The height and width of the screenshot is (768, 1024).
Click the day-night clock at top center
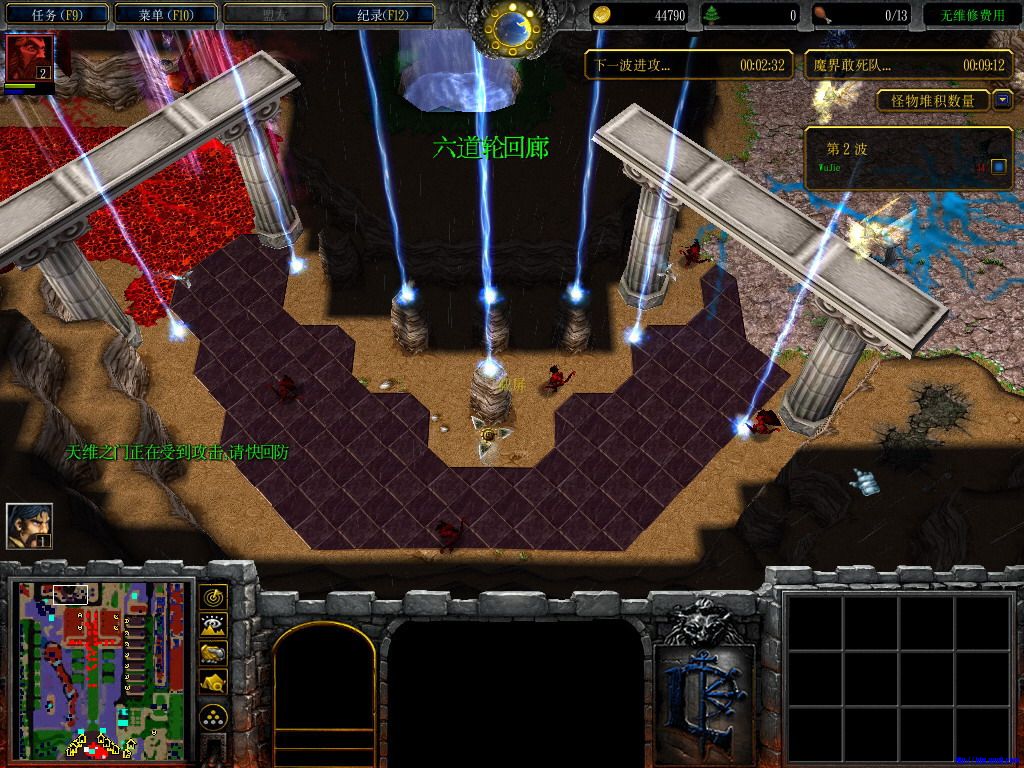[x=511, y=29]
